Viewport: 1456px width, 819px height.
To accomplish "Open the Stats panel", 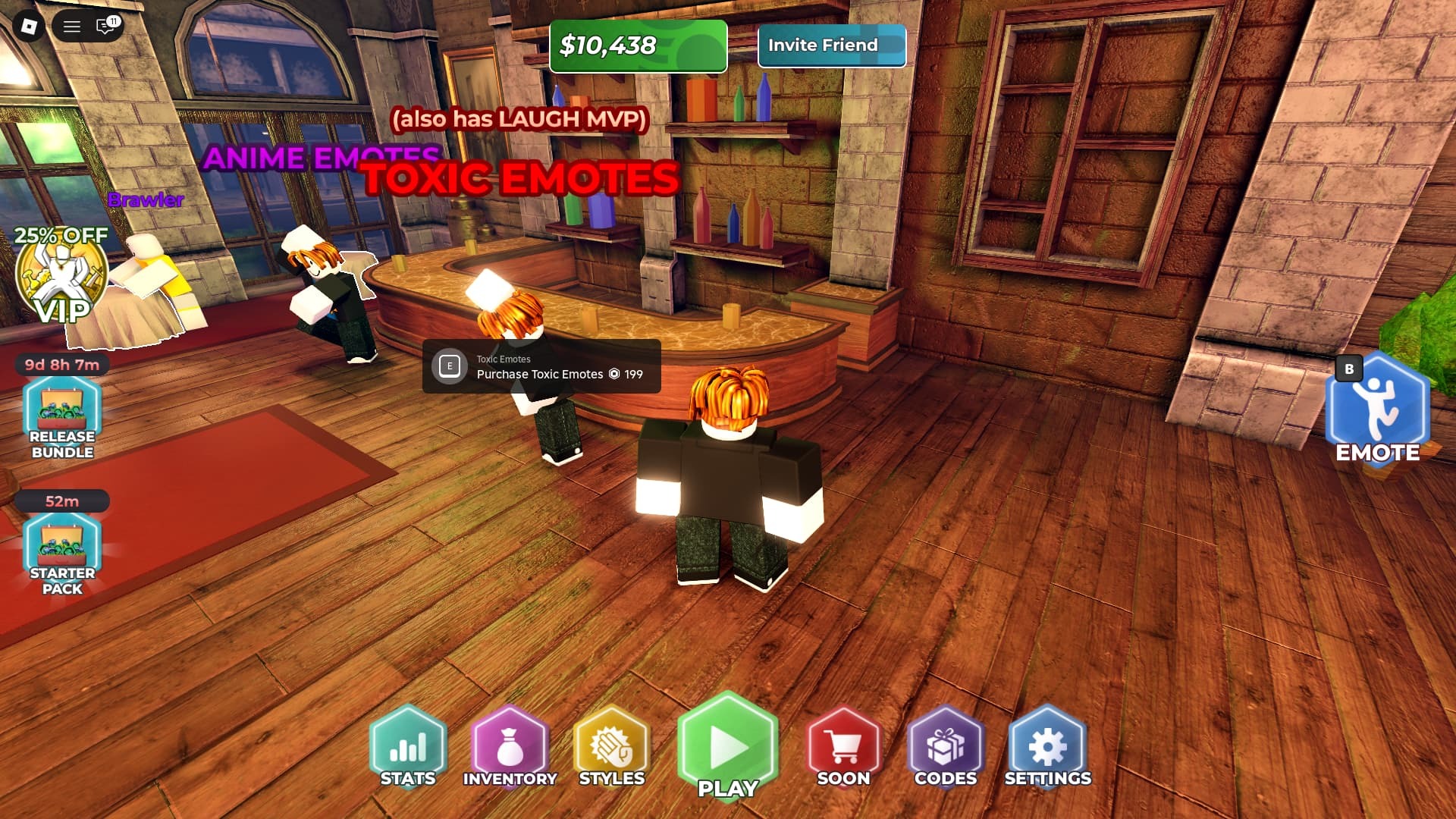I will (408, 747).
